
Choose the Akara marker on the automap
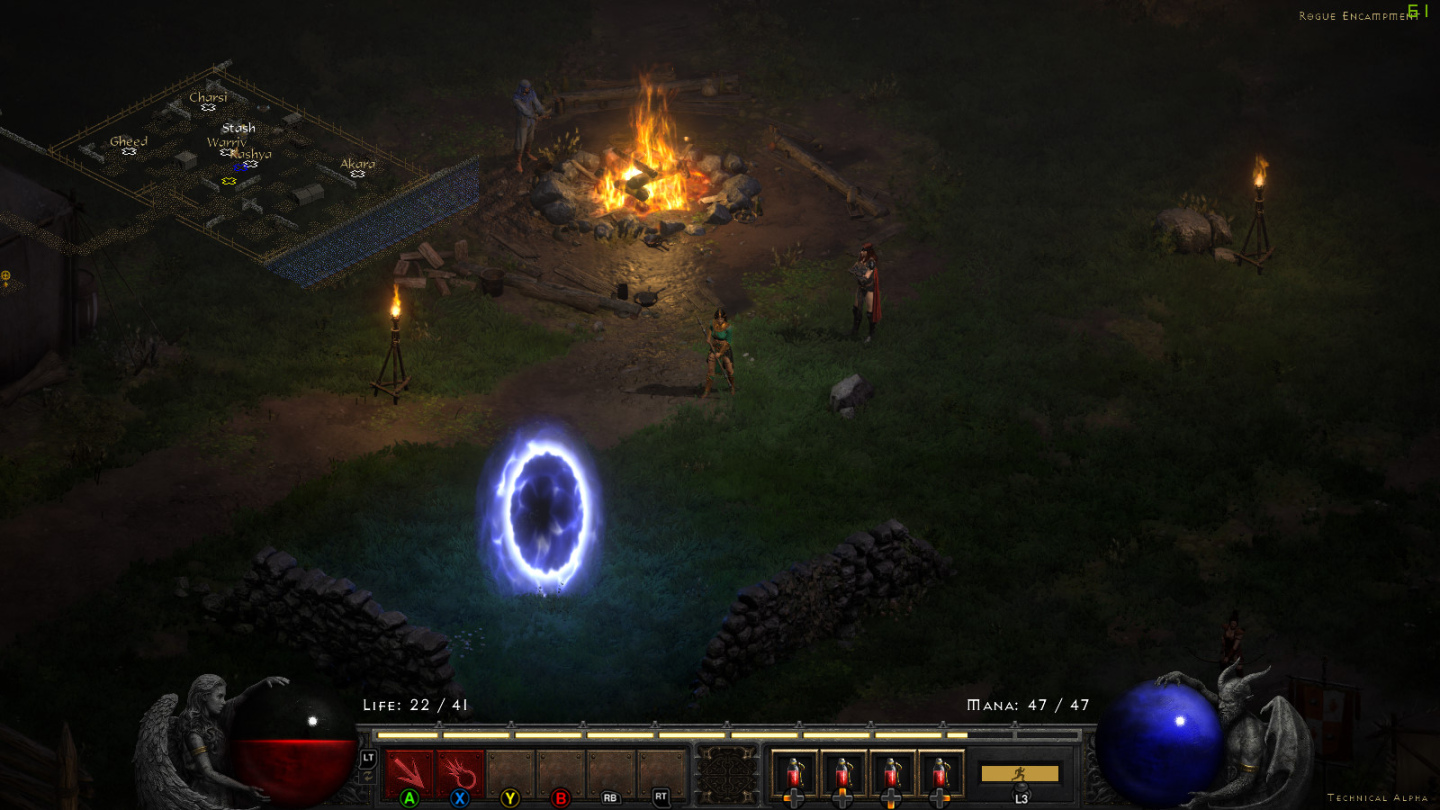click(x=357, y=174)
